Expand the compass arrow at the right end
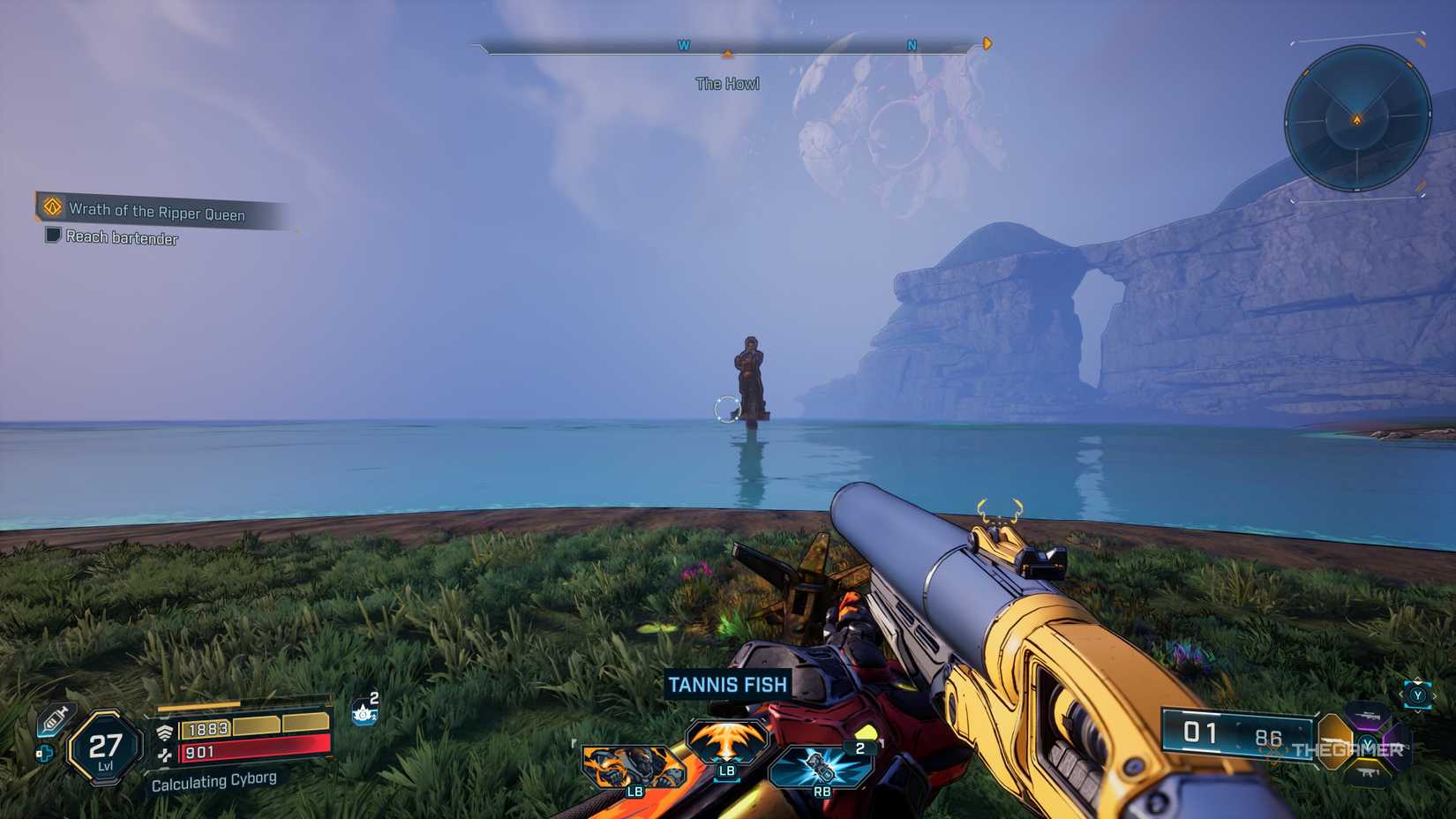The width and height of the screenshot is (1456, 819). [x=987, y=43]
